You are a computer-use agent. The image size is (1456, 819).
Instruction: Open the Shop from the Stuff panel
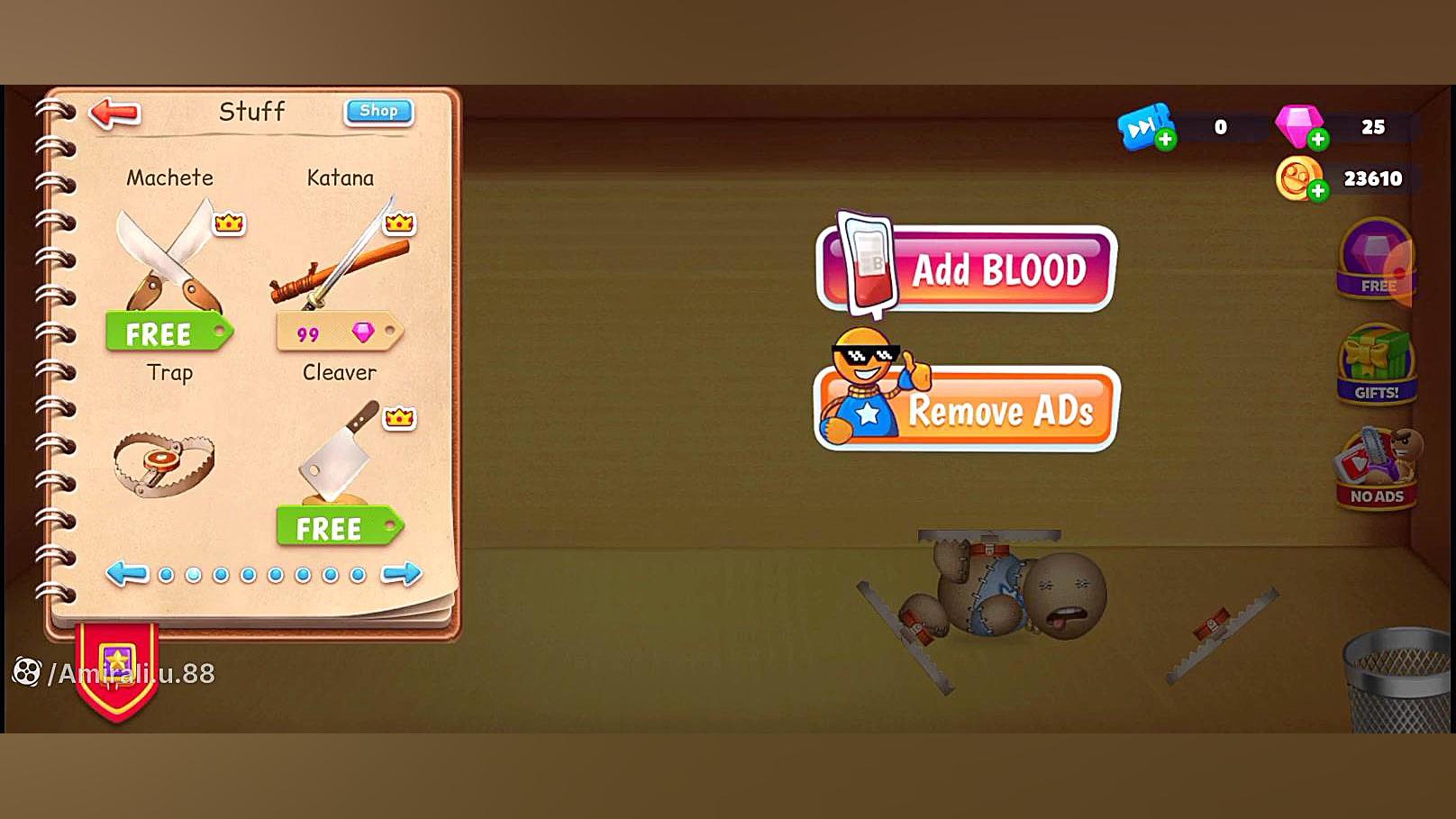pos(378,111)
